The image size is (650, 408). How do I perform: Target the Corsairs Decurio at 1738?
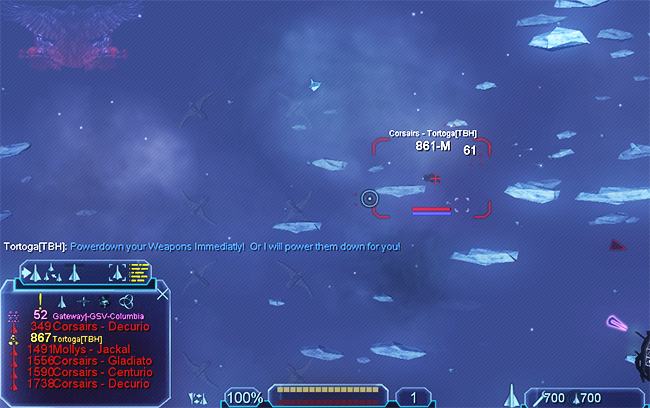[x=88, y=384]
